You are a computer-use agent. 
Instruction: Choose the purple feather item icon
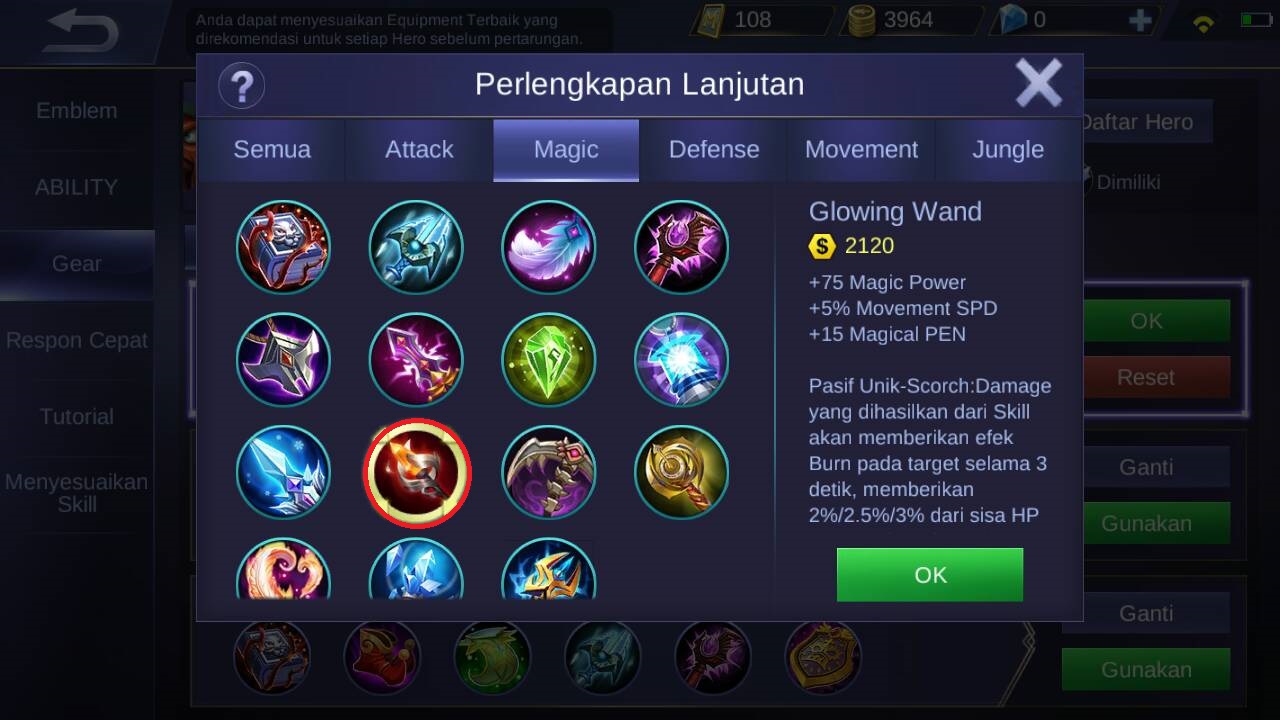click(548, 247)
